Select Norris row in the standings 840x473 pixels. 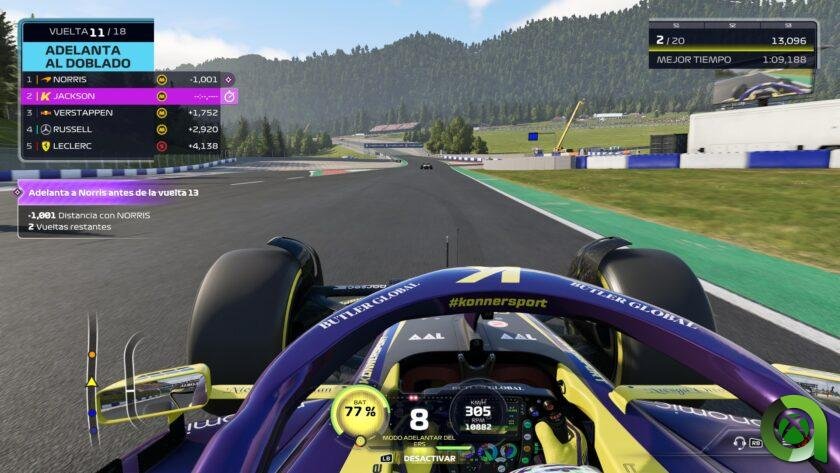pos(120,79)
